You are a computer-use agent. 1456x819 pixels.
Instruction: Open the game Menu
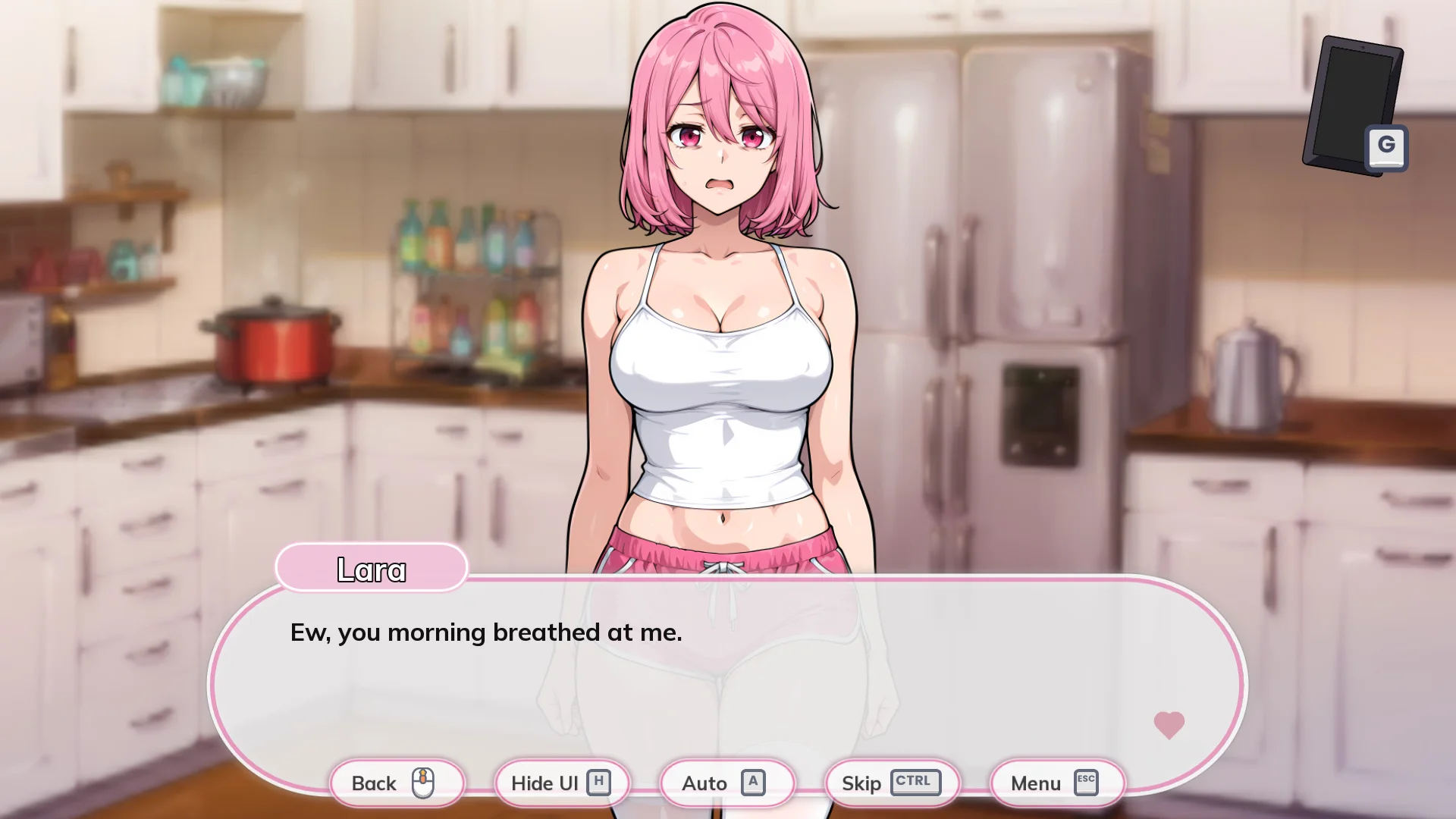point(1056,783)
